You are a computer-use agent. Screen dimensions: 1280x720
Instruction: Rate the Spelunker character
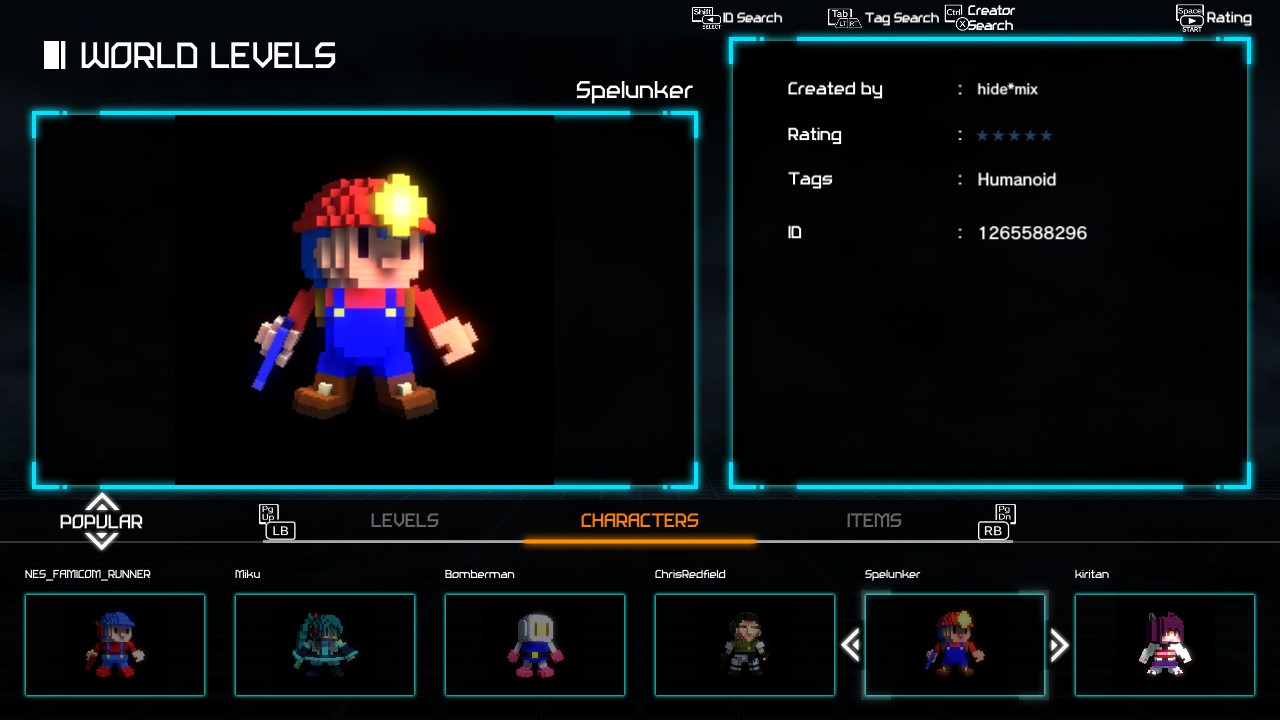1214,18
